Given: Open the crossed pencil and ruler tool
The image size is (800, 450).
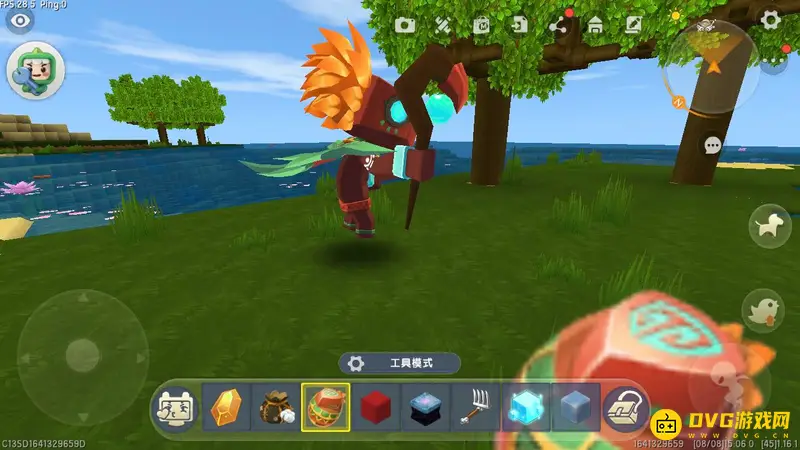Looking at the screenshot, I should pos(443,25).
